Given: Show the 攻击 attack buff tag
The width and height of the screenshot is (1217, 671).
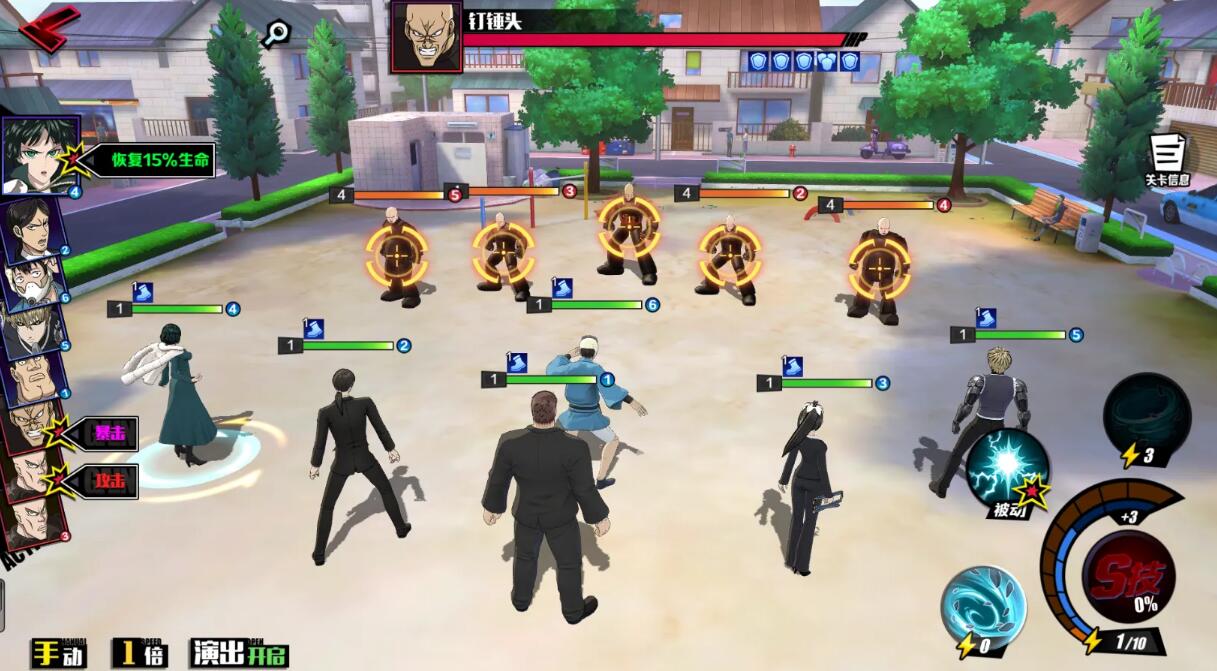Looking at the screenshot, I should pos(109,481).
